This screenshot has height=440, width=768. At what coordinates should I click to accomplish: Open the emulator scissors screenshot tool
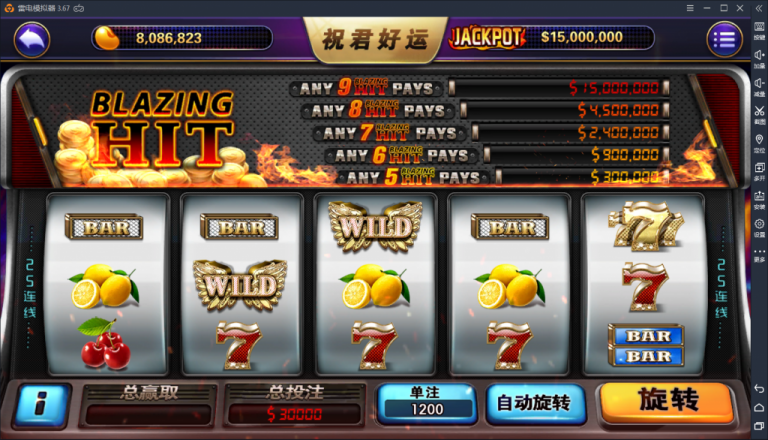759,110
